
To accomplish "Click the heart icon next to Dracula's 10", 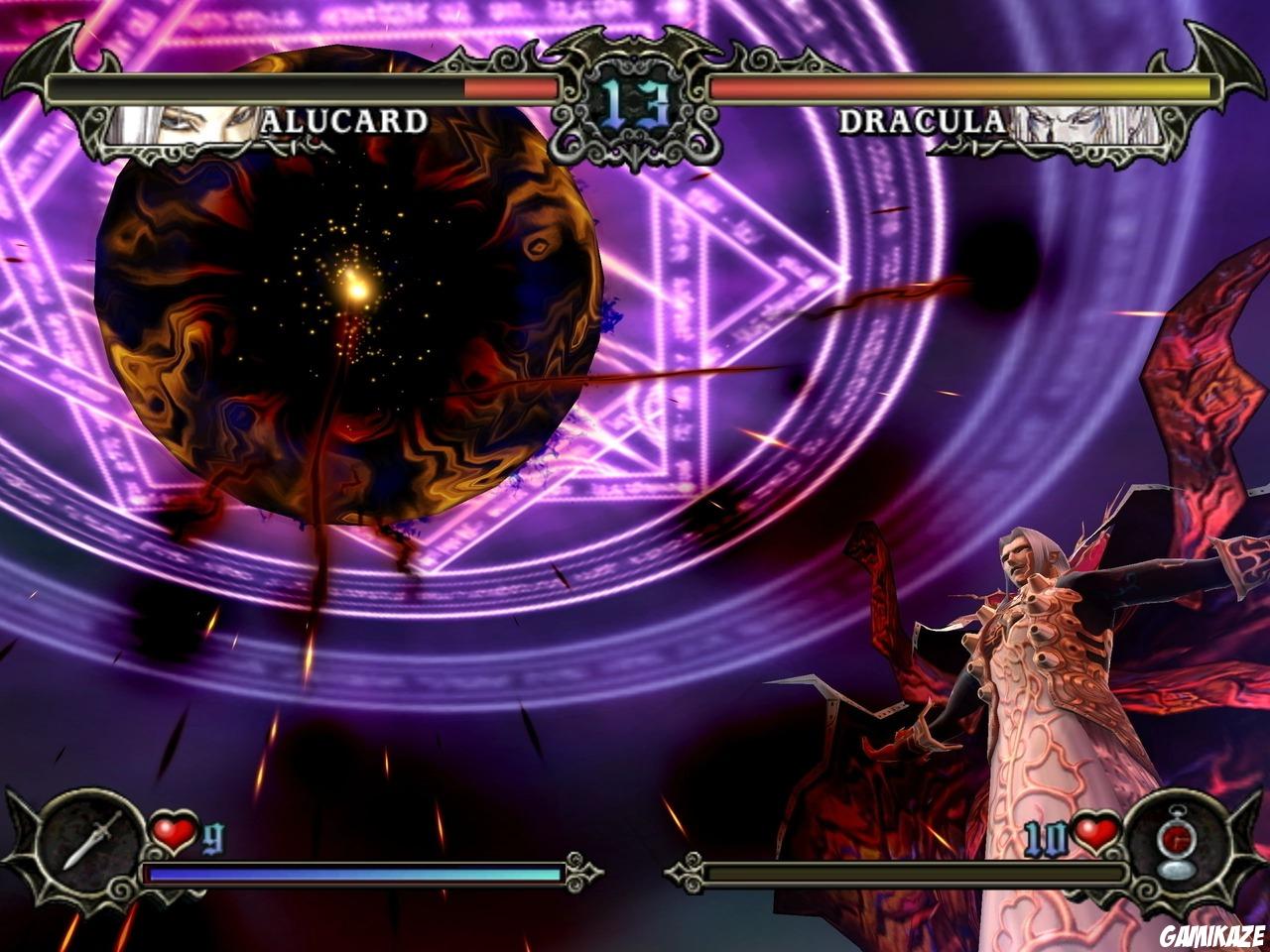I will (x=1096, y=836).
